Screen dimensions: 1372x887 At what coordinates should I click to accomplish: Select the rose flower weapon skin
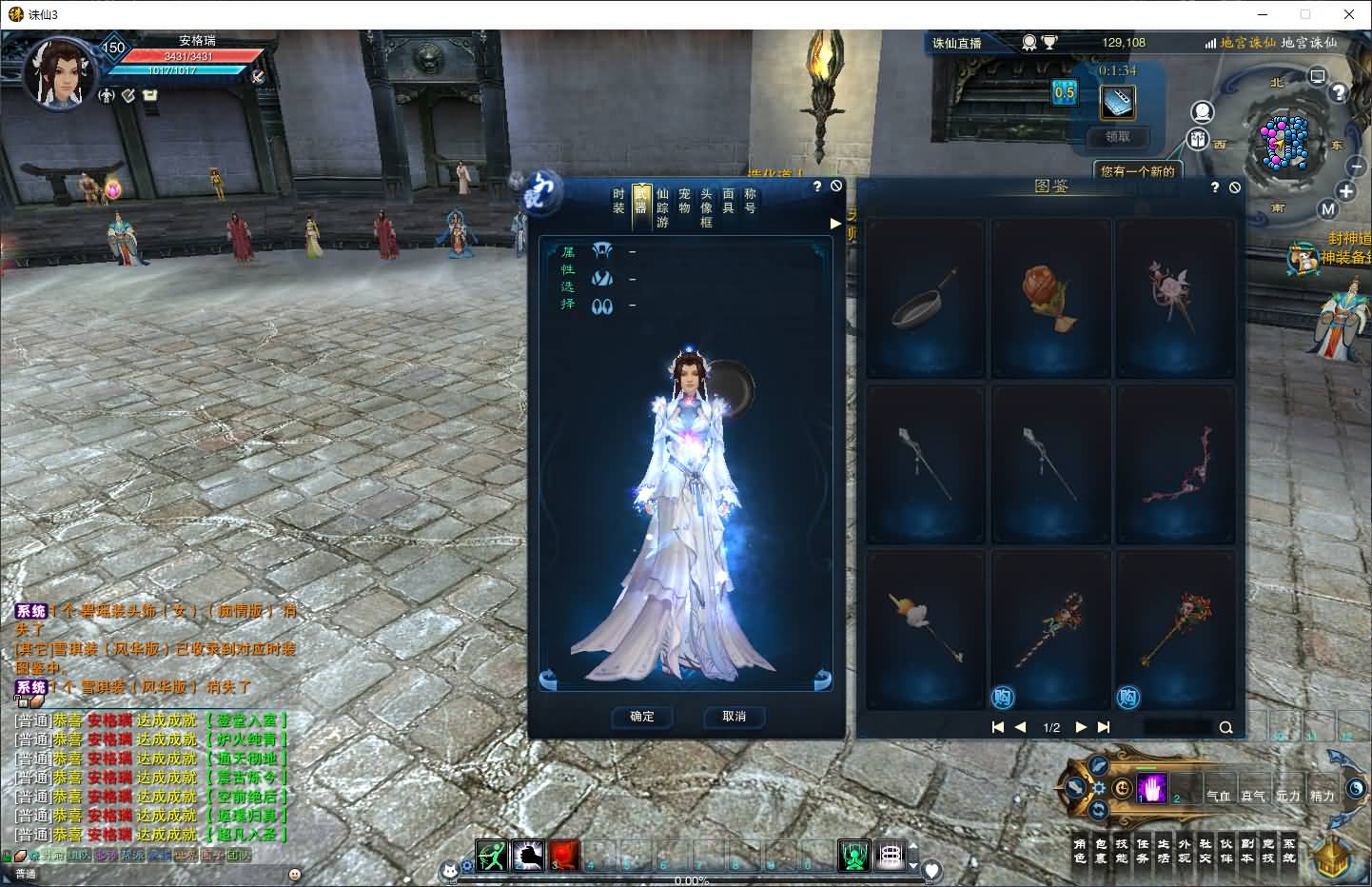point(1050,299)
